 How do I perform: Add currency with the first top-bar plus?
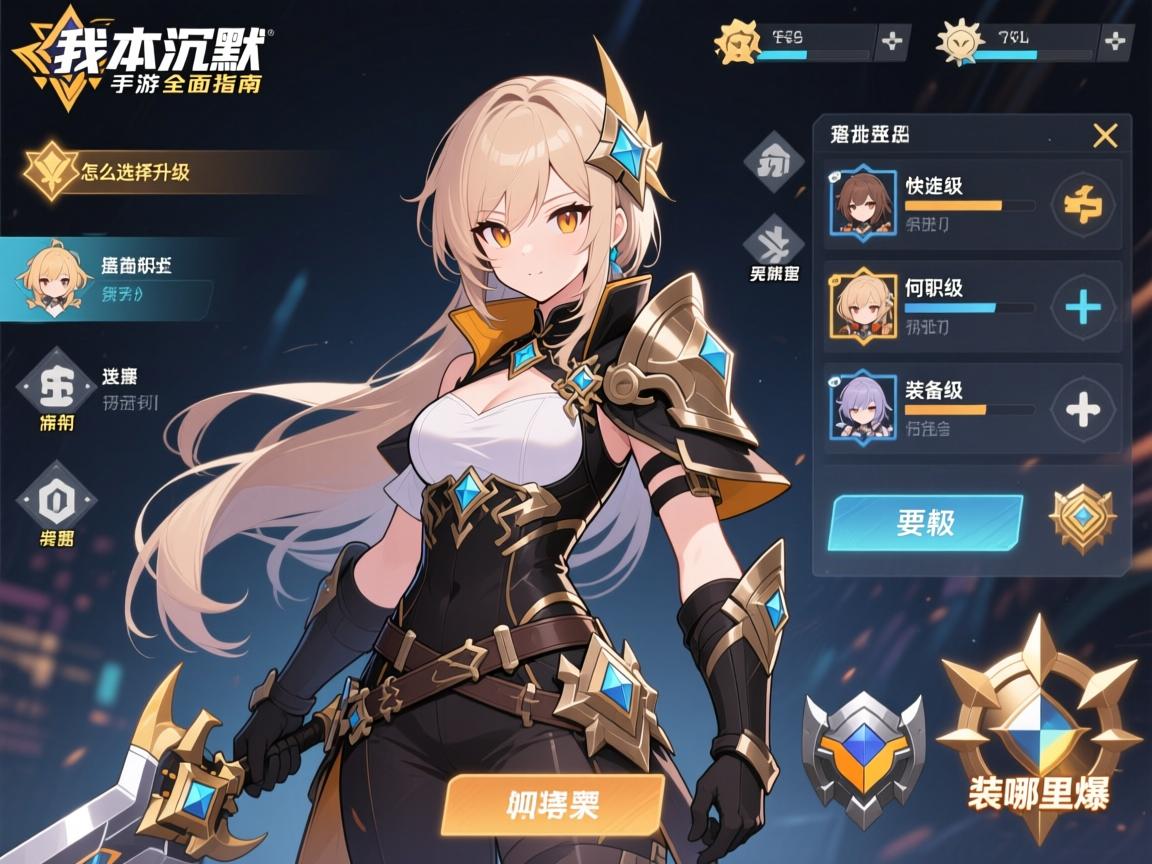tap(891, 42)
